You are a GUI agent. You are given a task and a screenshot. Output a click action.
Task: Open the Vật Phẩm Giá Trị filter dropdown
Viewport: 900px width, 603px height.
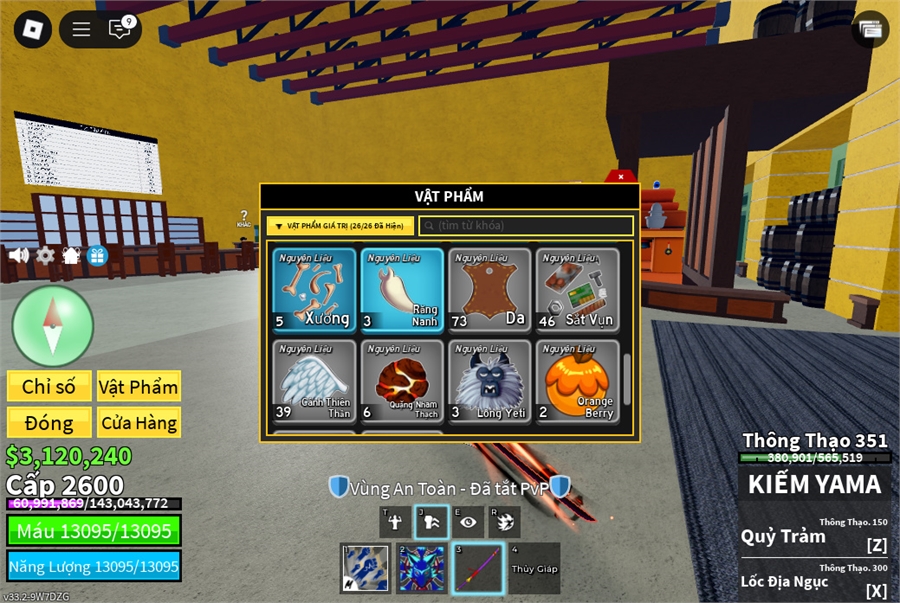coord(340,226)
